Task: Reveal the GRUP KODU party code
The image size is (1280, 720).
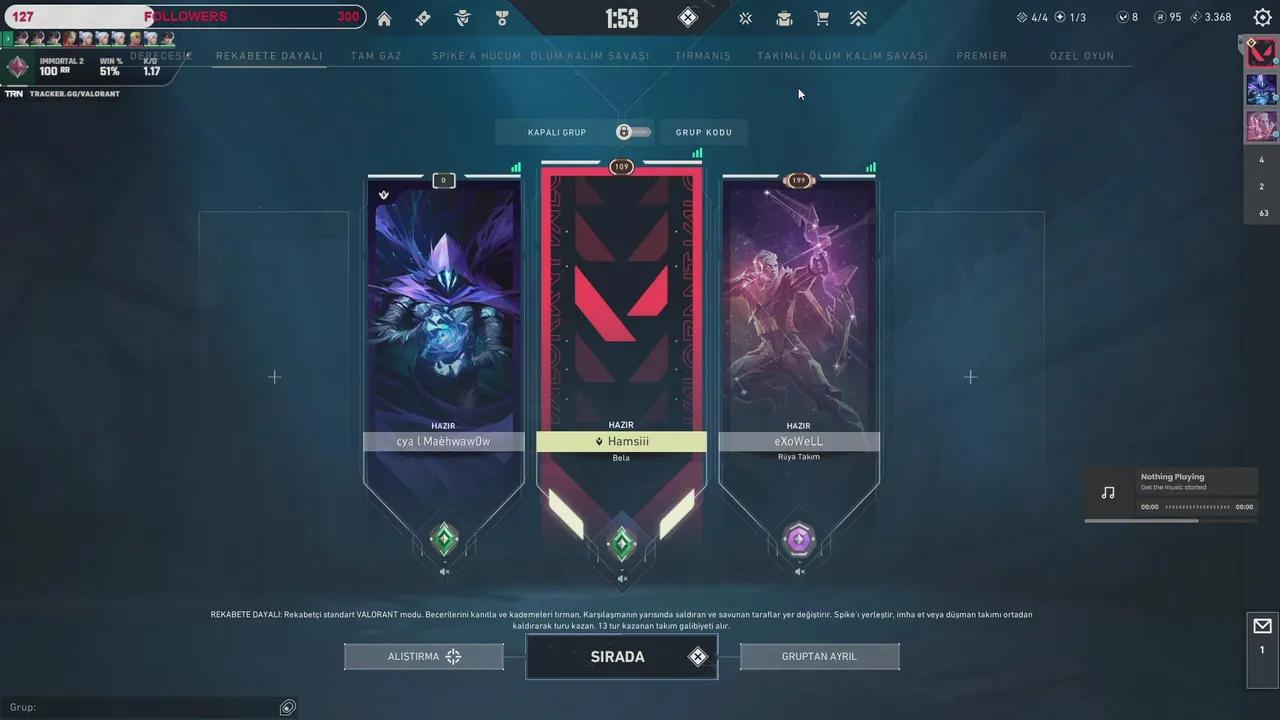Action: tap(703, 131)
